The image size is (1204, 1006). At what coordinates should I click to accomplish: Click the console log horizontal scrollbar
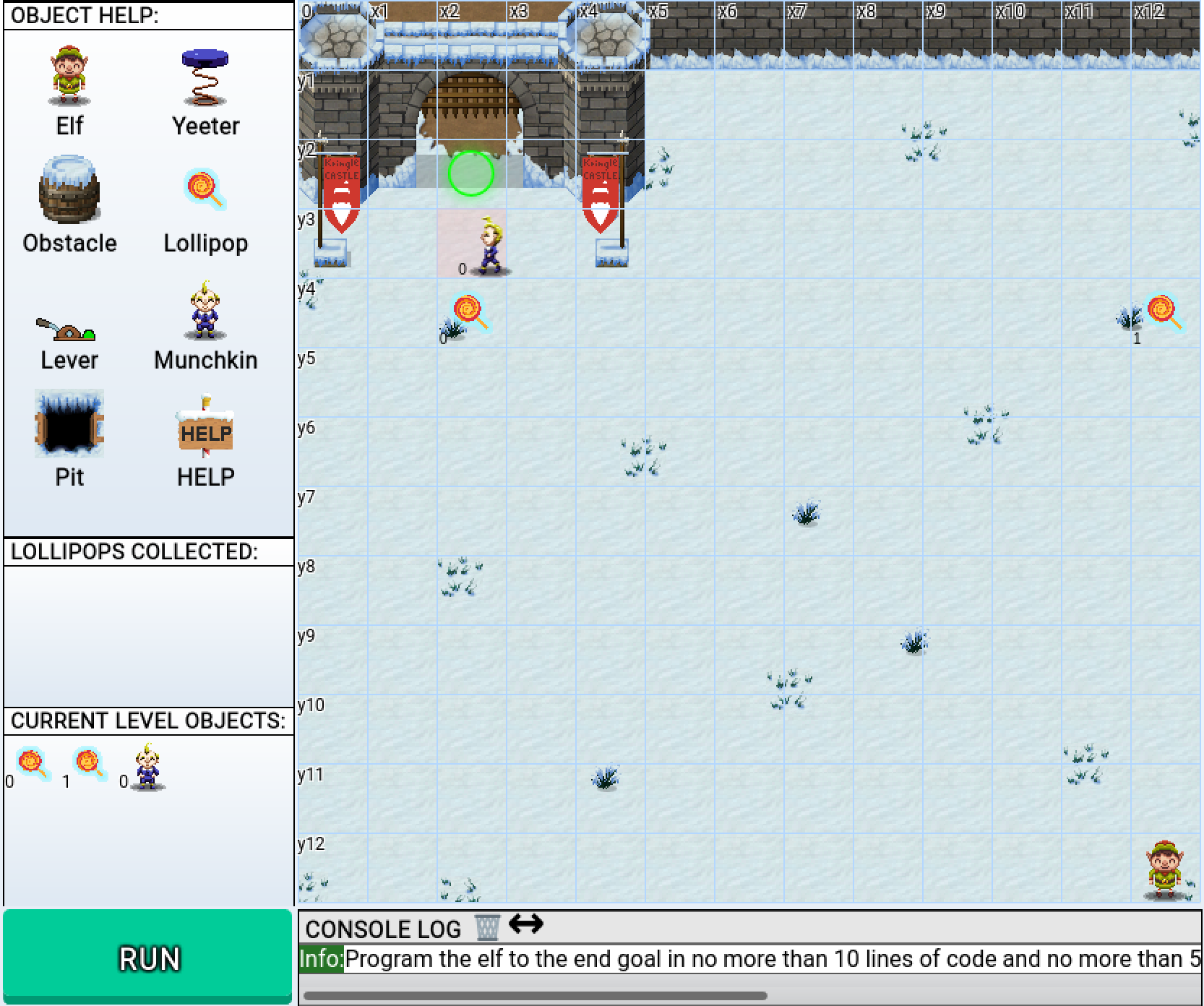click(535, 995)
